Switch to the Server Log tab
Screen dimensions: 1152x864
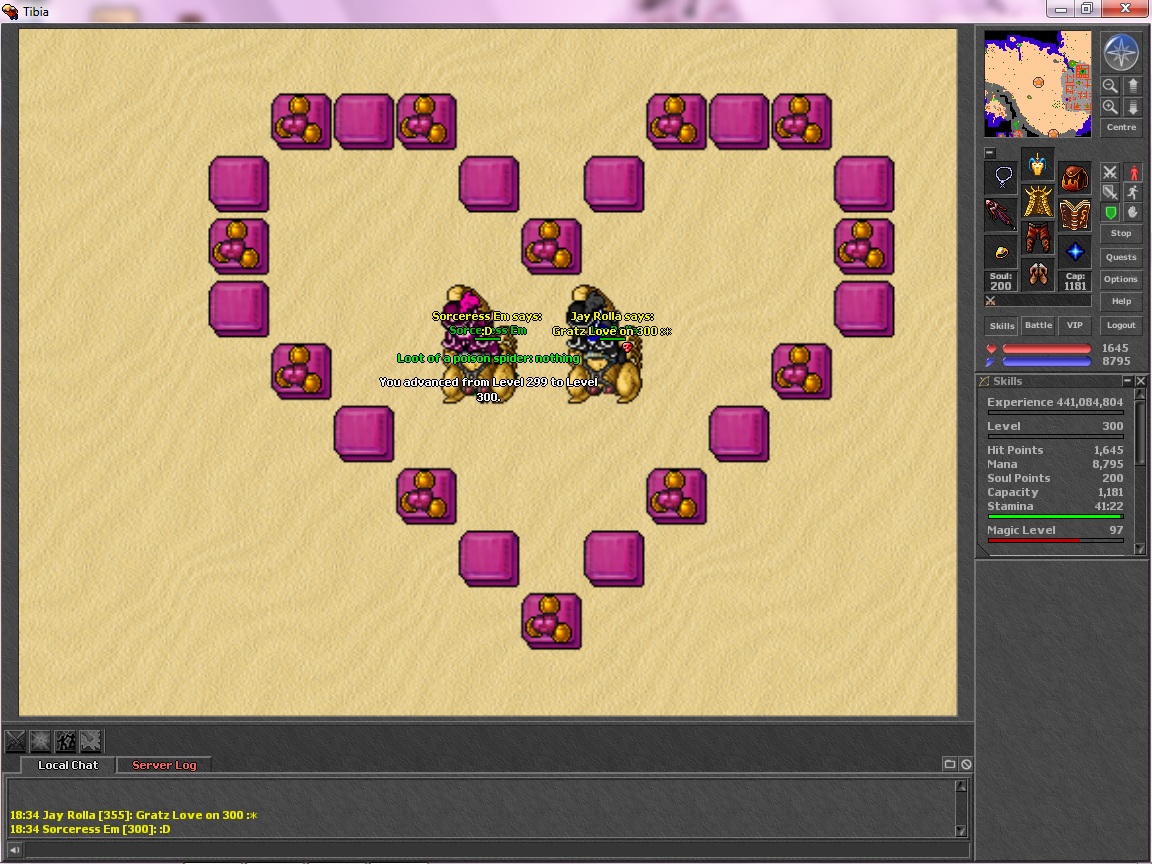coord(164,765)
